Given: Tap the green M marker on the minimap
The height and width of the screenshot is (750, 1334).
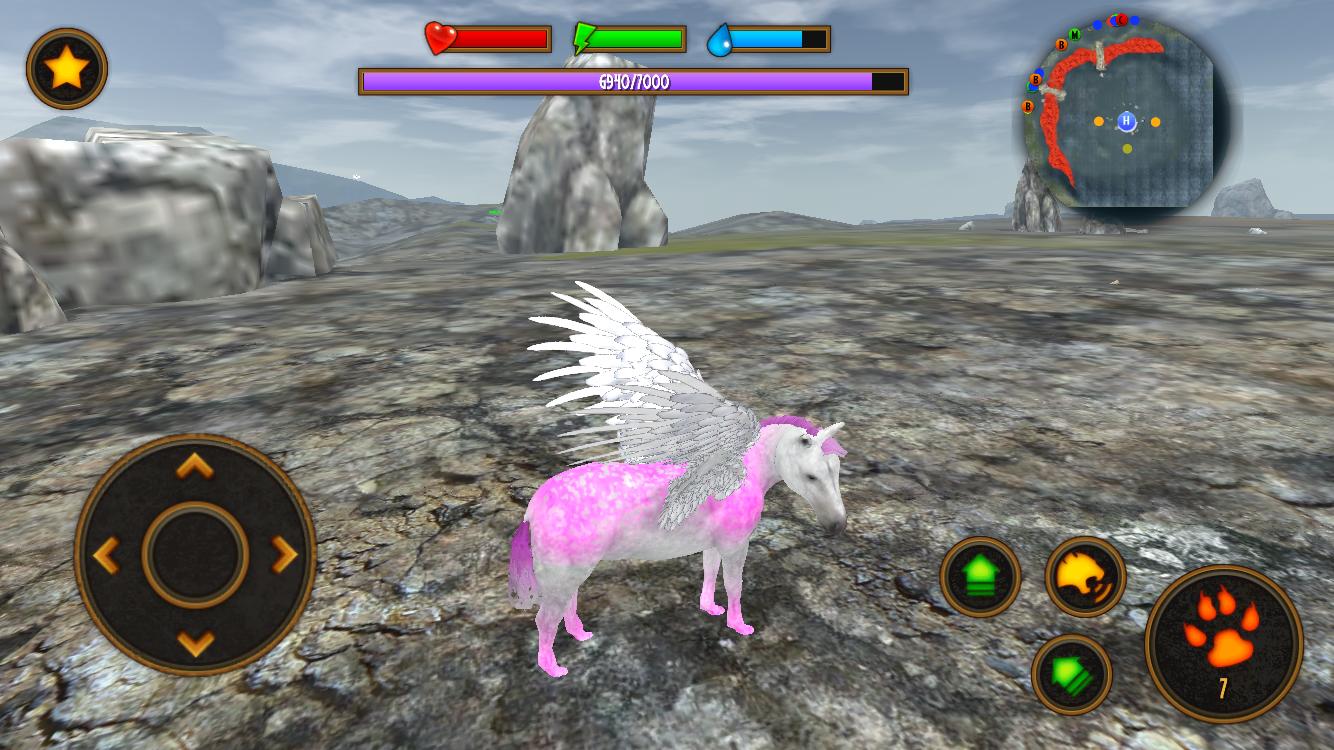Looking at the screenshot, I should coord(1075,35).
